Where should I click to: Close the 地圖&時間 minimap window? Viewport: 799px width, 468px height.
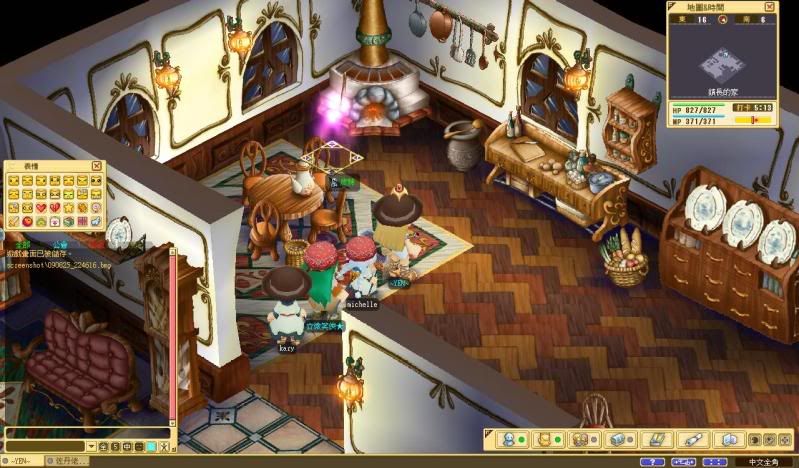(x=784, y=7)
